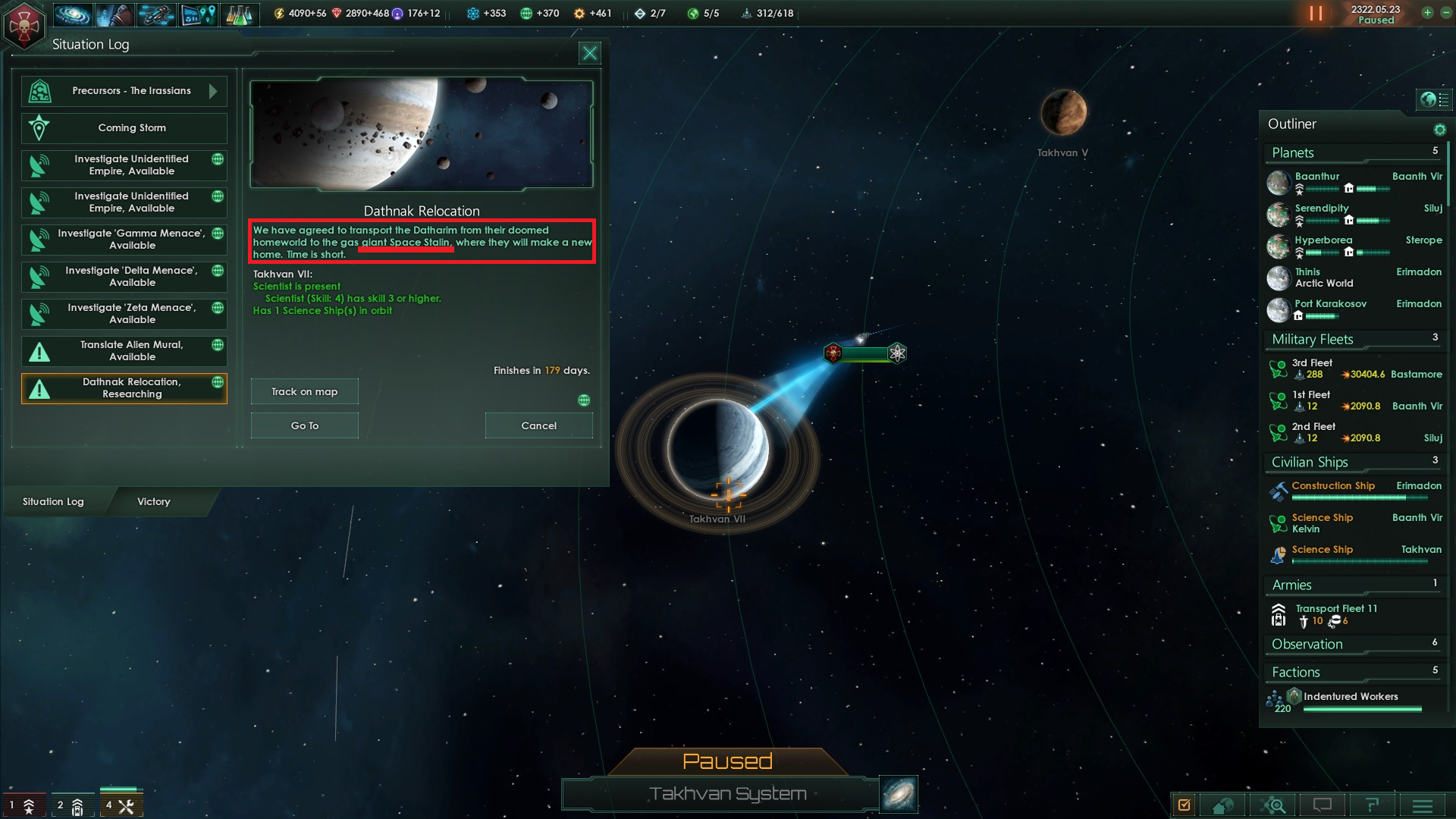The width and height of the screenshot is (1456, 819).
Task: Open the galaxy map view button
Action: pos(899,794)
